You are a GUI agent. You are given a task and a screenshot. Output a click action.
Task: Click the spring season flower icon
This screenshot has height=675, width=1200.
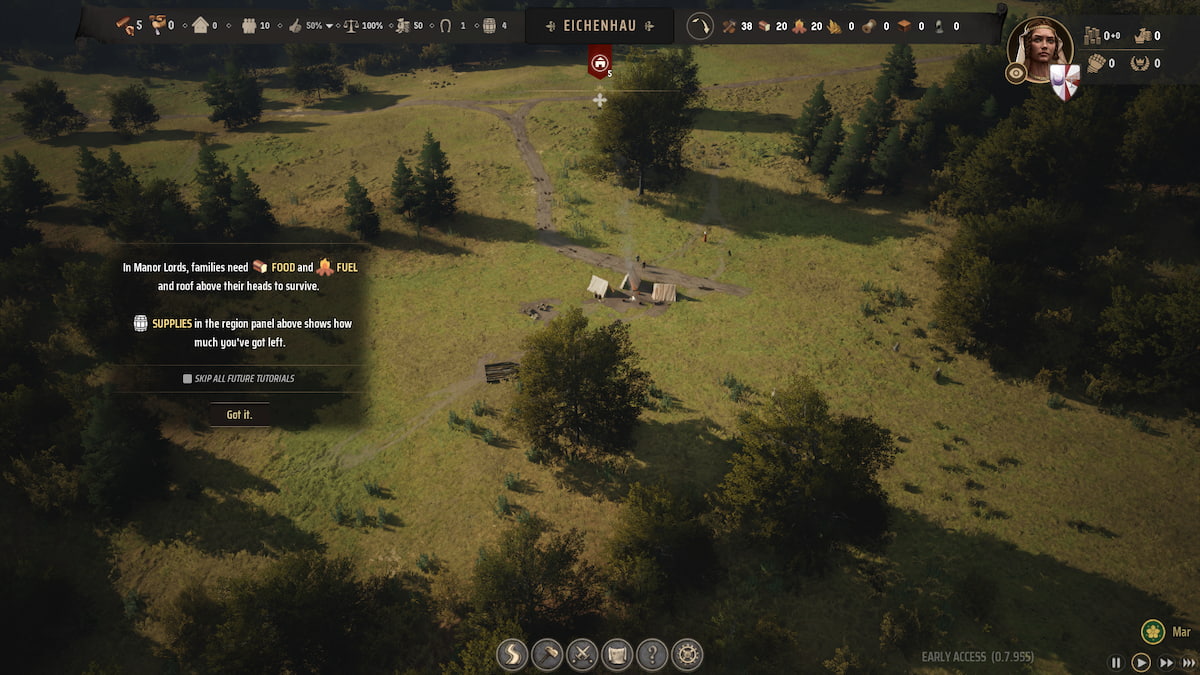[x=1153, y=632]
